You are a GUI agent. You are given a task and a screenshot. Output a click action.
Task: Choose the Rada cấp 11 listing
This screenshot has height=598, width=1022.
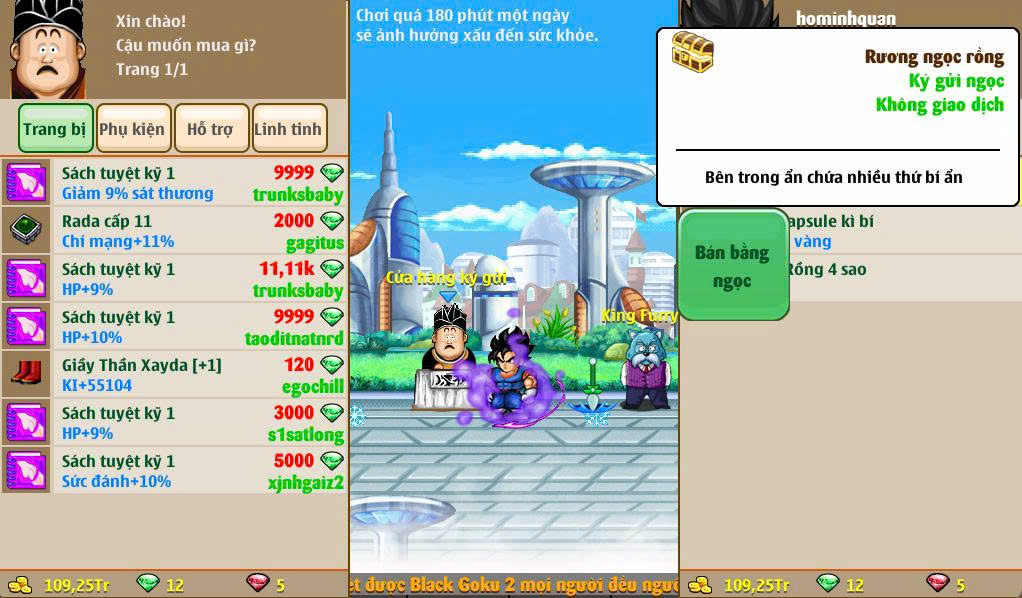(x=174, y=231)
